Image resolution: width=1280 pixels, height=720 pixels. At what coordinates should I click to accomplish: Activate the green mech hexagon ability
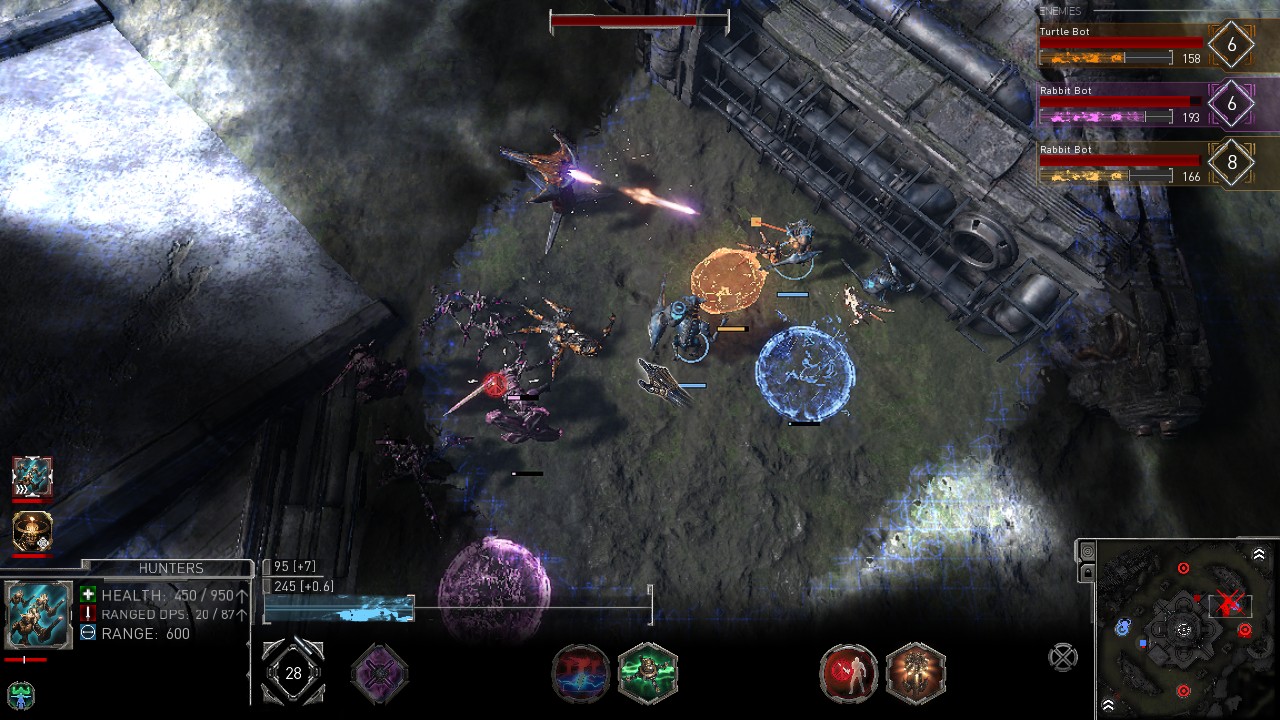pos(648,673)
